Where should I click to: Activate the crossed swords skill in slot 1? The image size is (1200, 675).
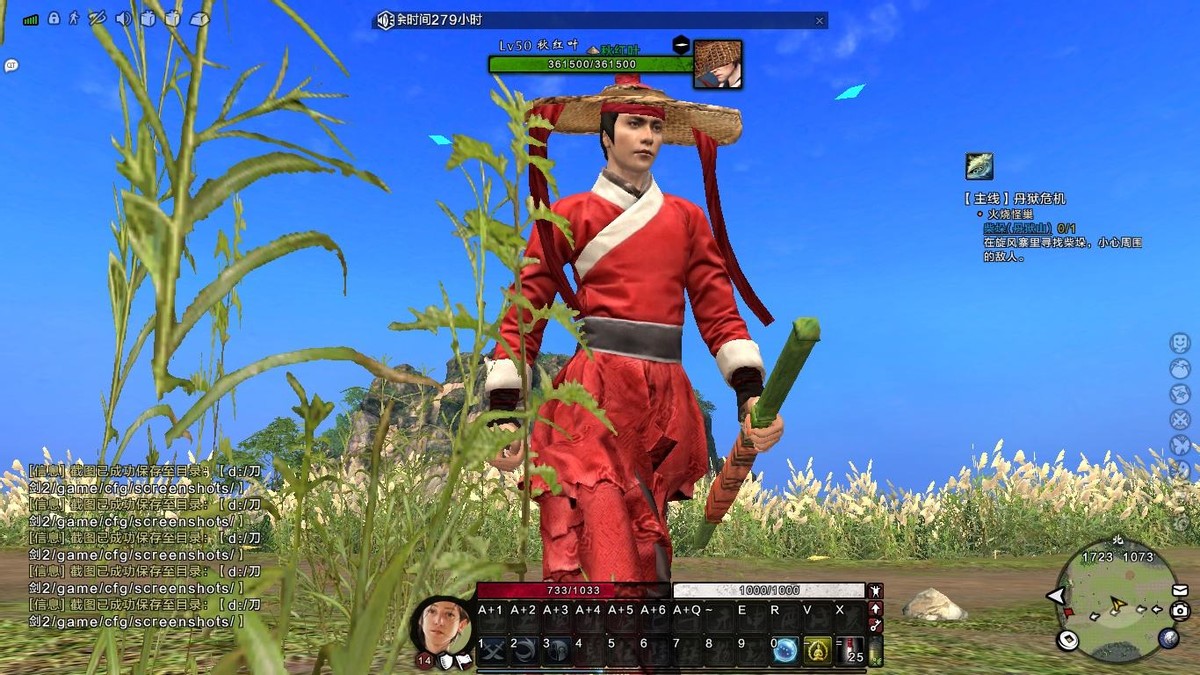click(492, 651)
